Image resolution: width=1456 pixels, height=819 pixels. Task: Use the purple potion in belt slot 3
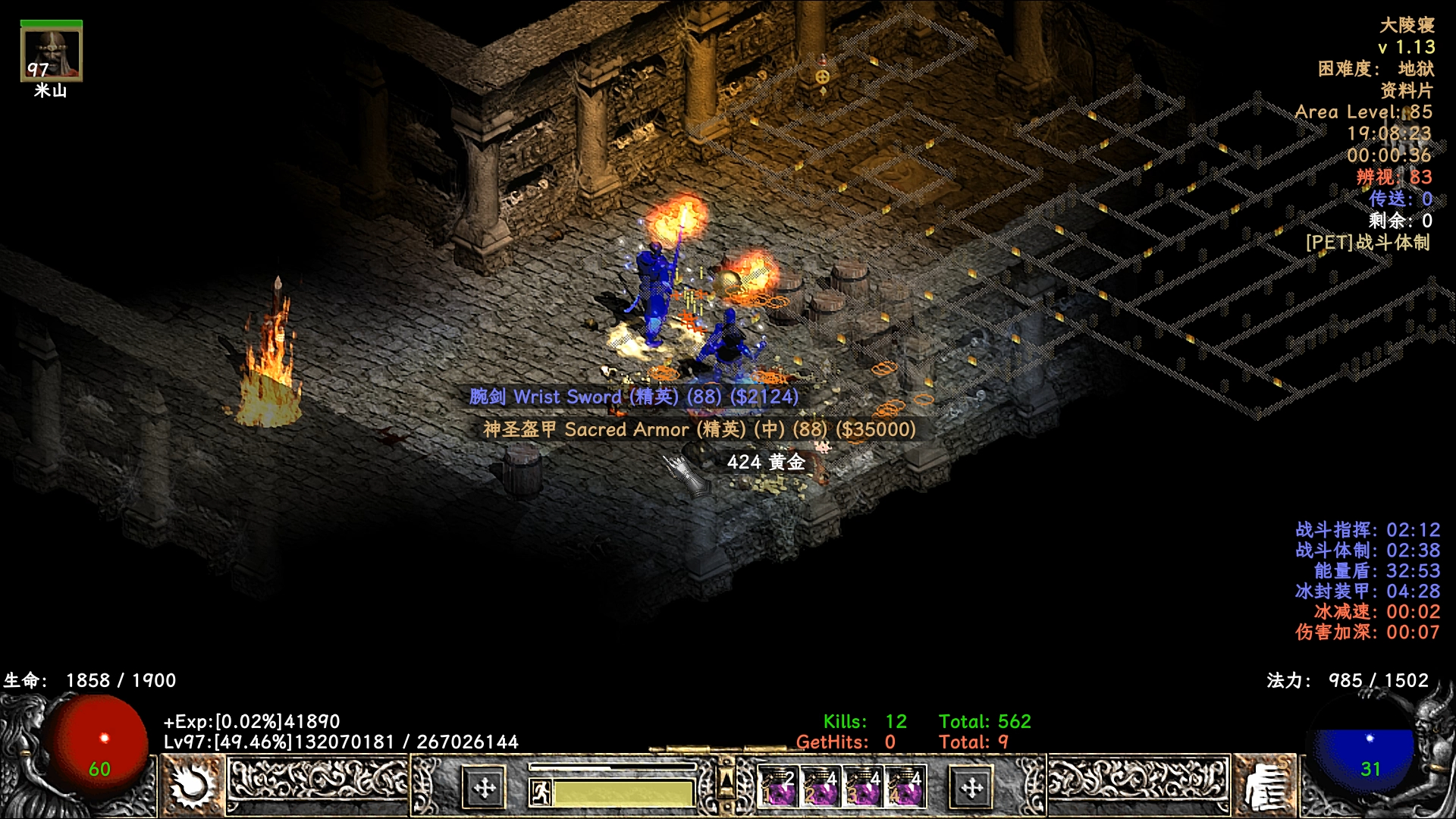pyautogui.click(x=863, y=787)
